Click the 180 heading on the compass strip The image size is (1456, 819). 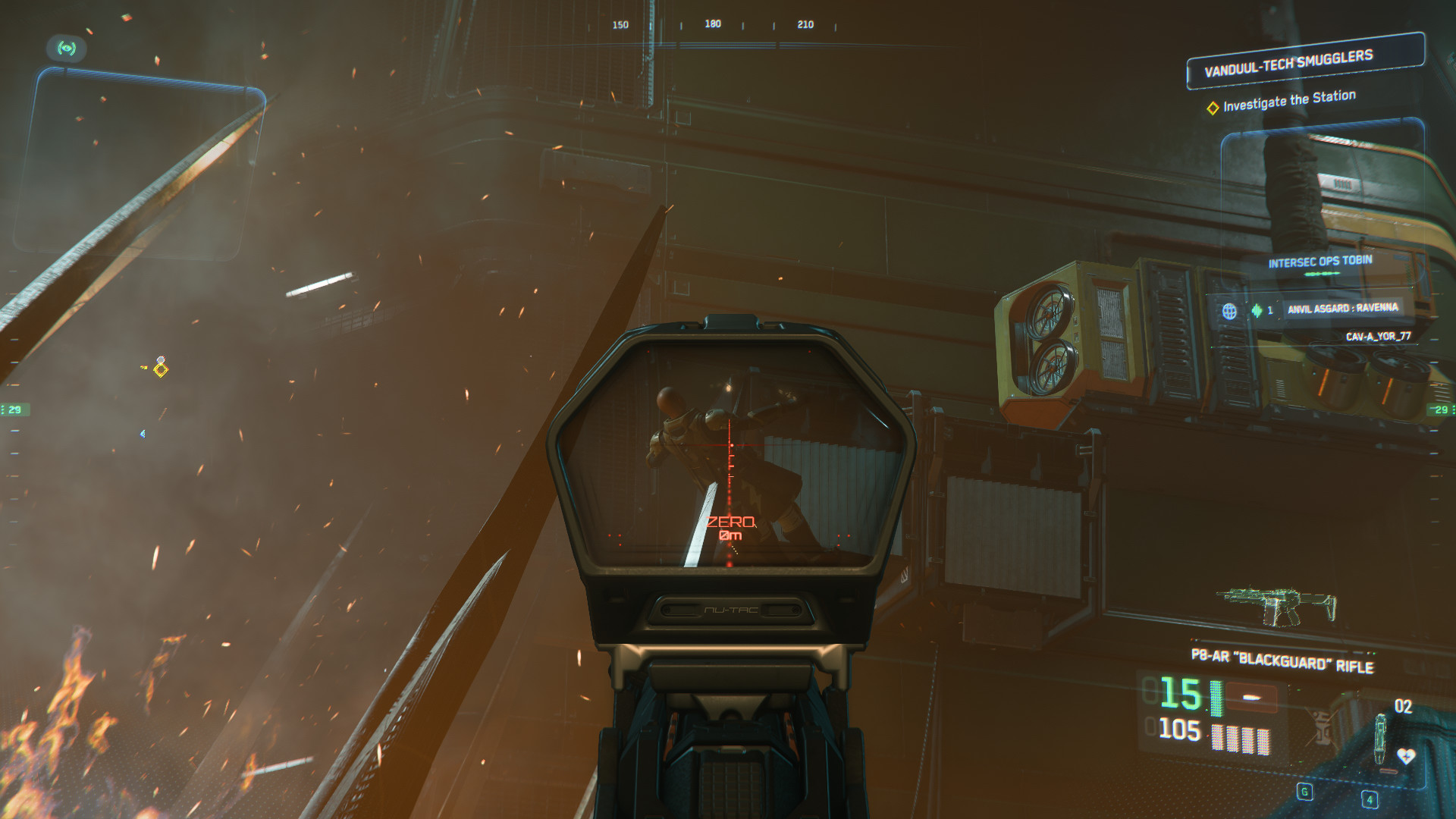tap(713, 24)
